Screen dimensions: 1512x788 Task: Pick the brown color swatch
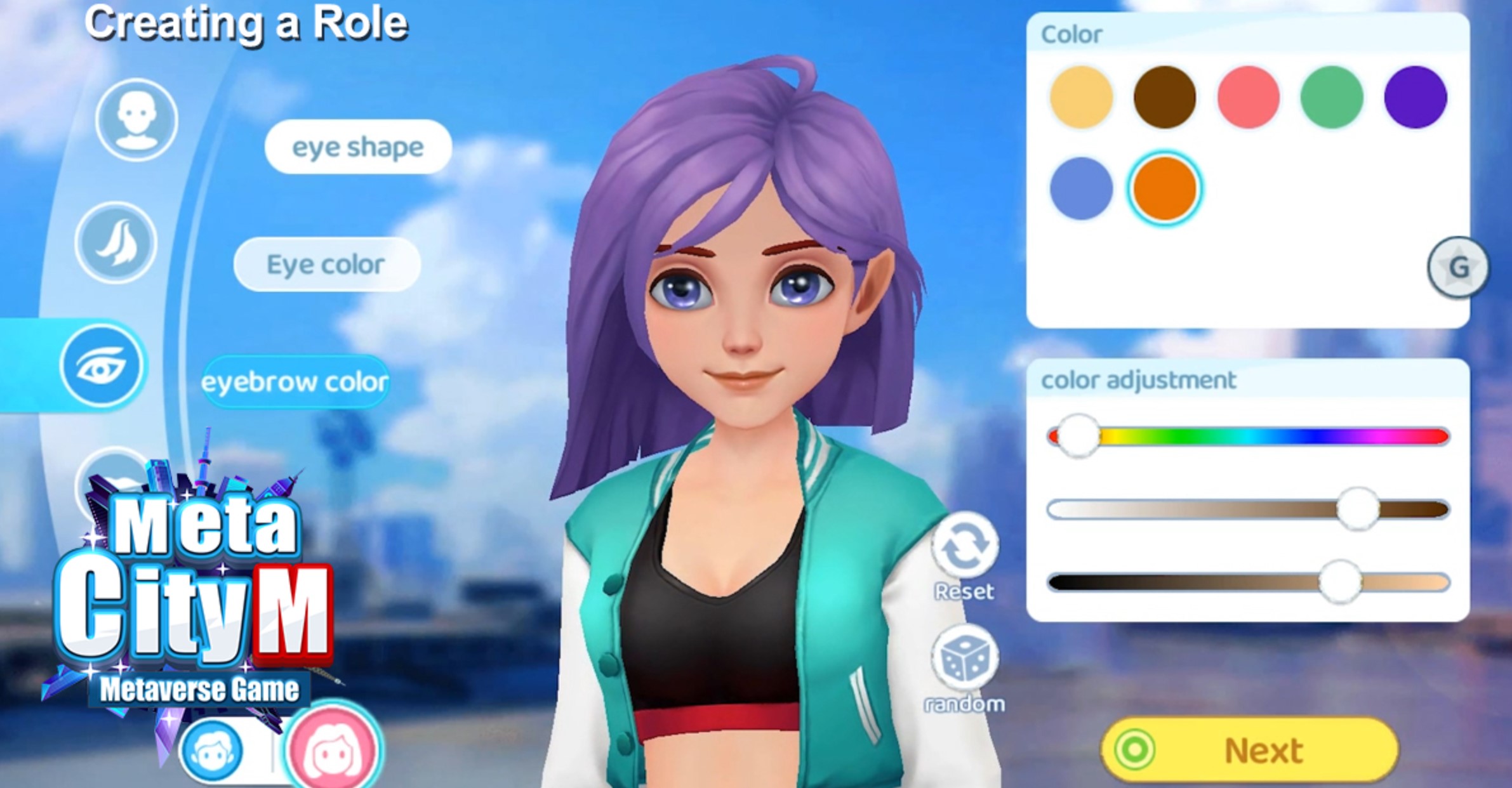(x=1165, y=97)
